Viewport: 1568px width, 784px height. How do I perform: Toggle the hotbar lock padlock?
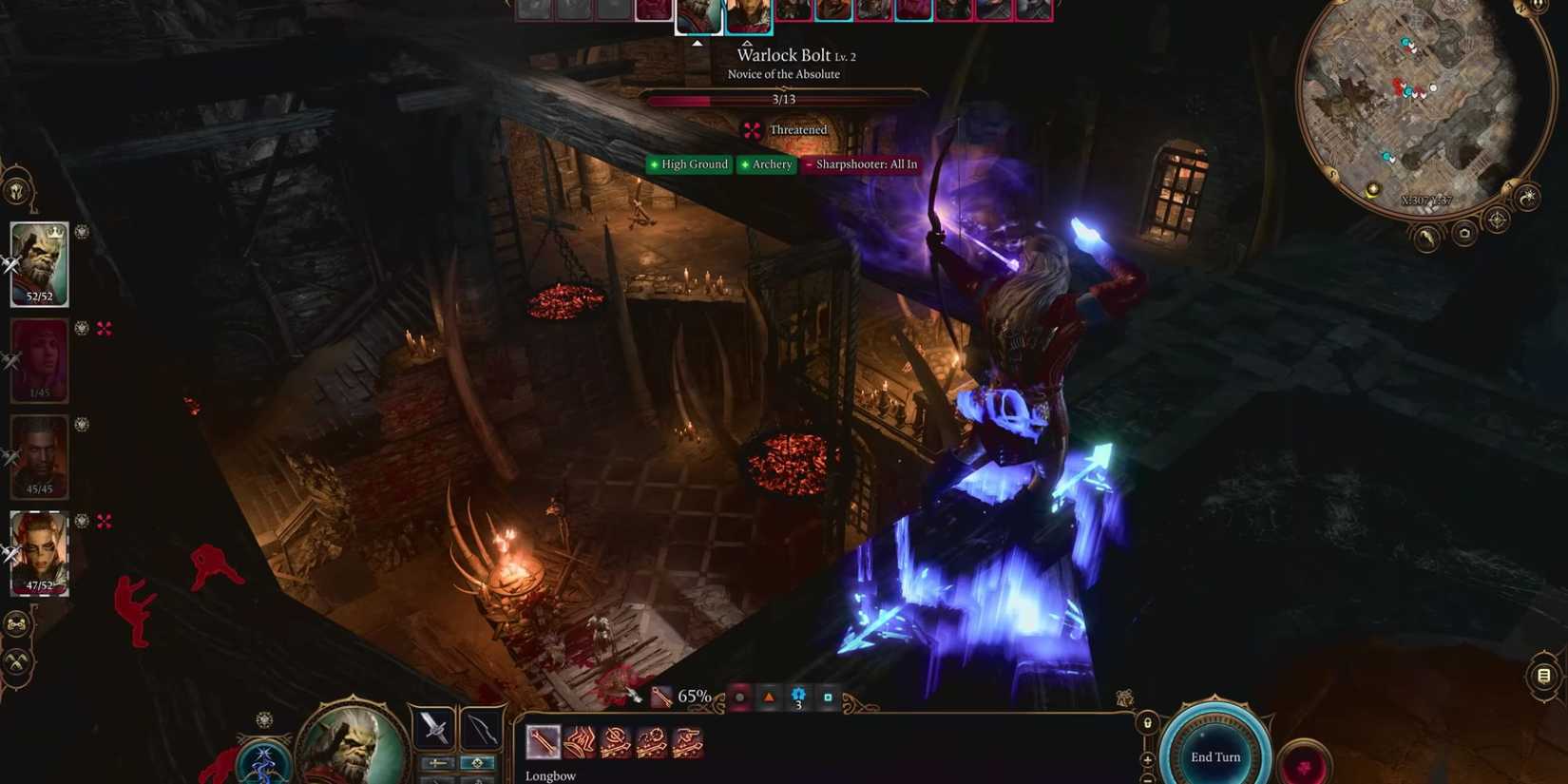pyautogui.click(x=1148, y=723)
